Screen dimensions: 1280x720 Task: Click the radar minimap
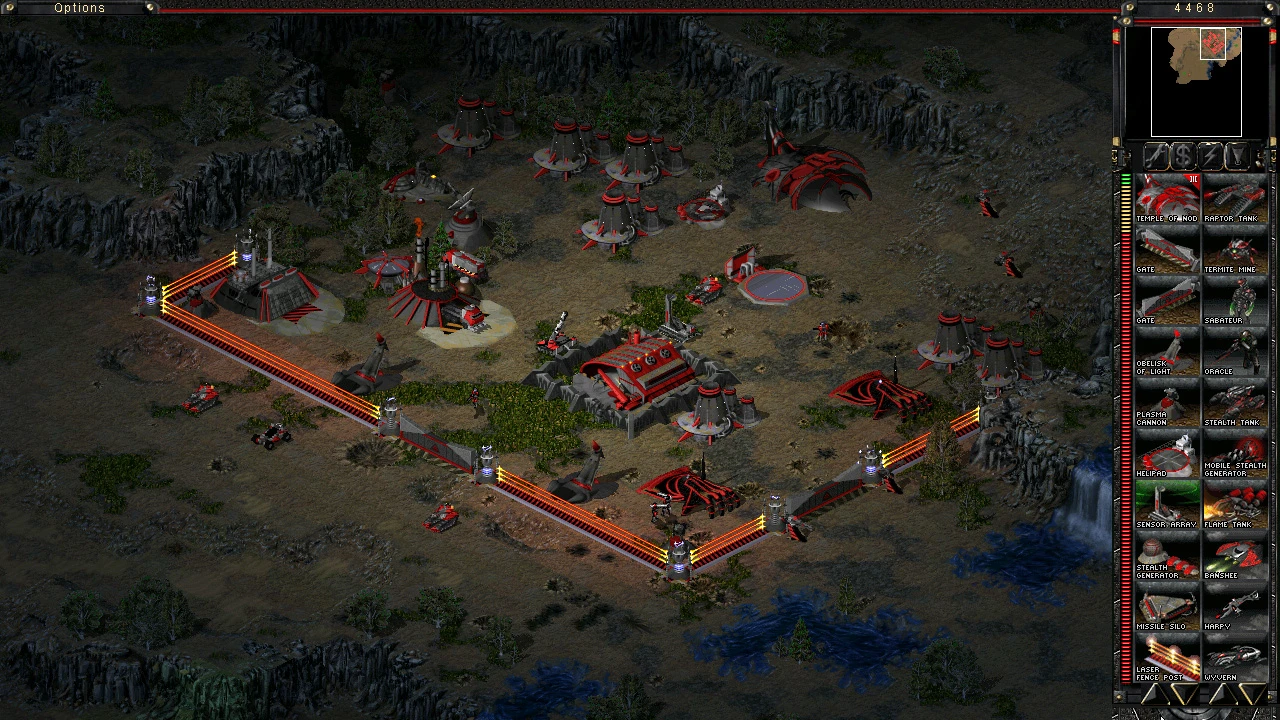tap(1196, 82)
